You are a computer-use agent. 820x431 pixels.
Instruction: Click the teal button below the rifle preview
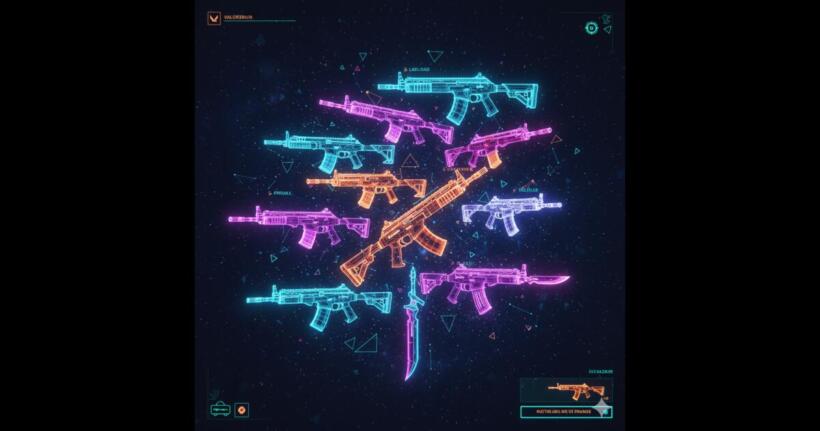coord(566,411)
